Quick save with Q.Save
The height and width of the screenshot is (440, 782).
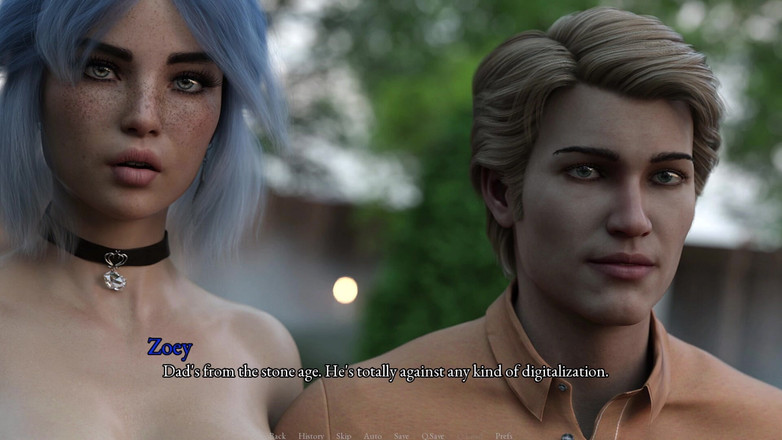tap(433, 436)
